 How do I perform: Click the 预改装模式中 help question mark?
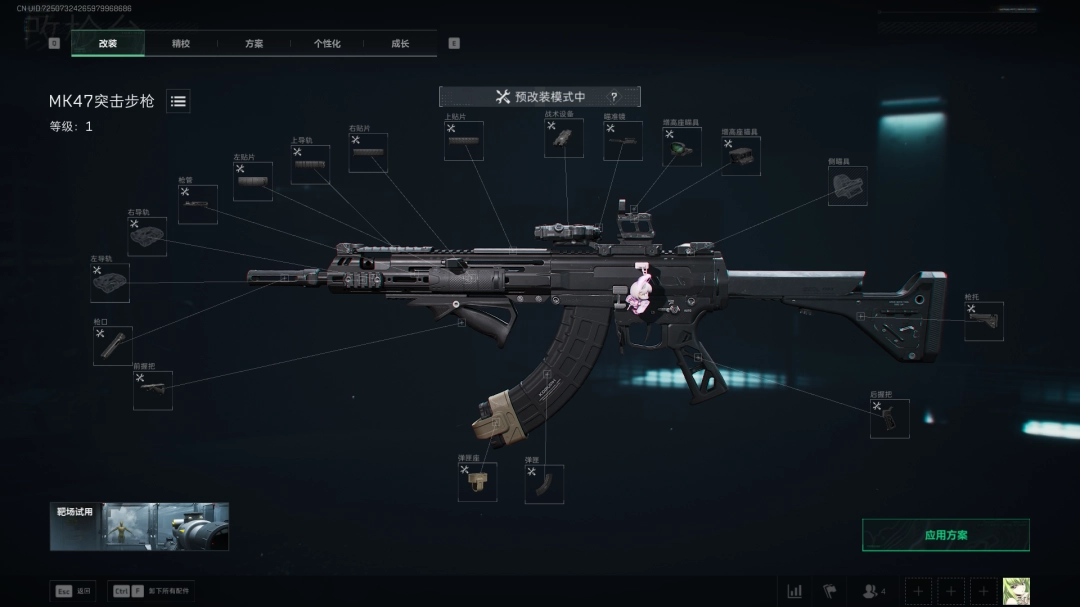(614, 97)
